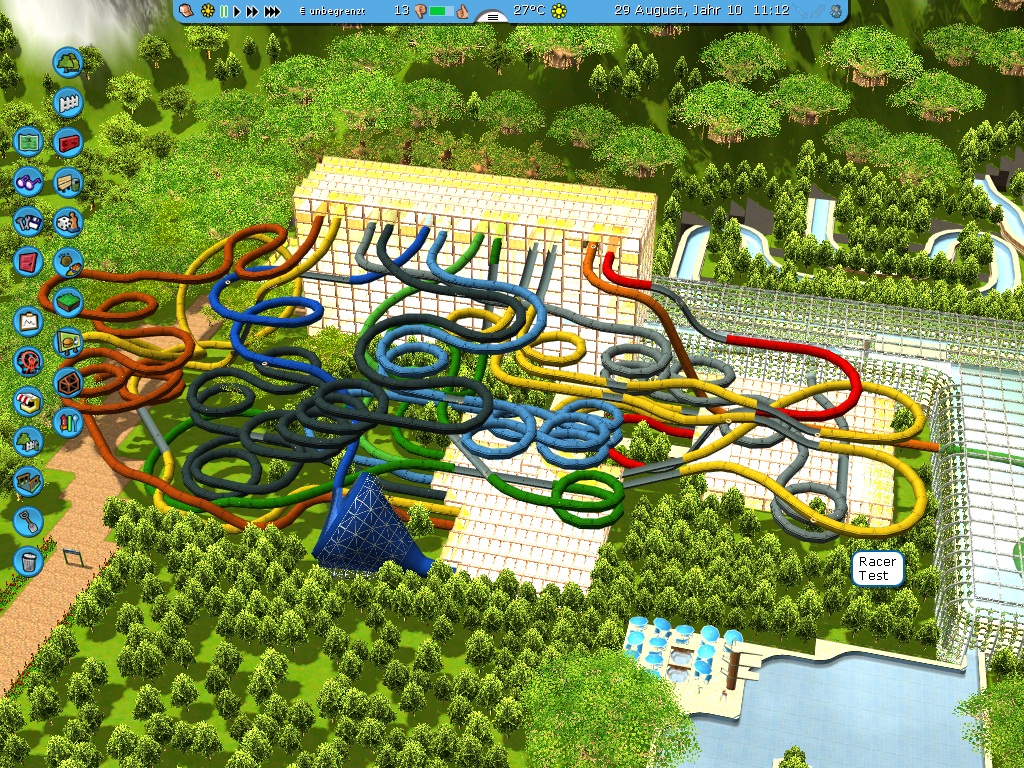Click the Racer Test ride label
Viewport: 1024px width, 768px height.
877,569
